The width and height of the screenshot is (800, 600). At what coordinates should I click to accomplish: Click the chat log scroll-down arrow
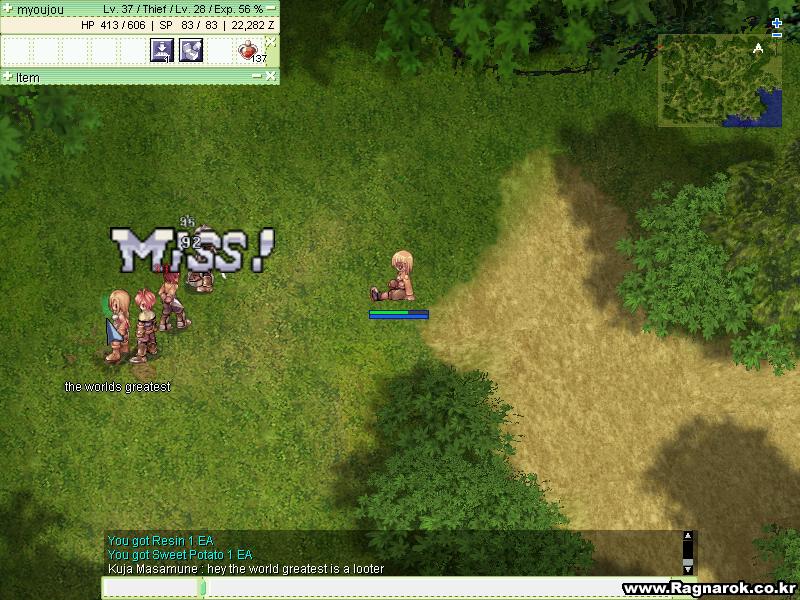click(687, 568)
